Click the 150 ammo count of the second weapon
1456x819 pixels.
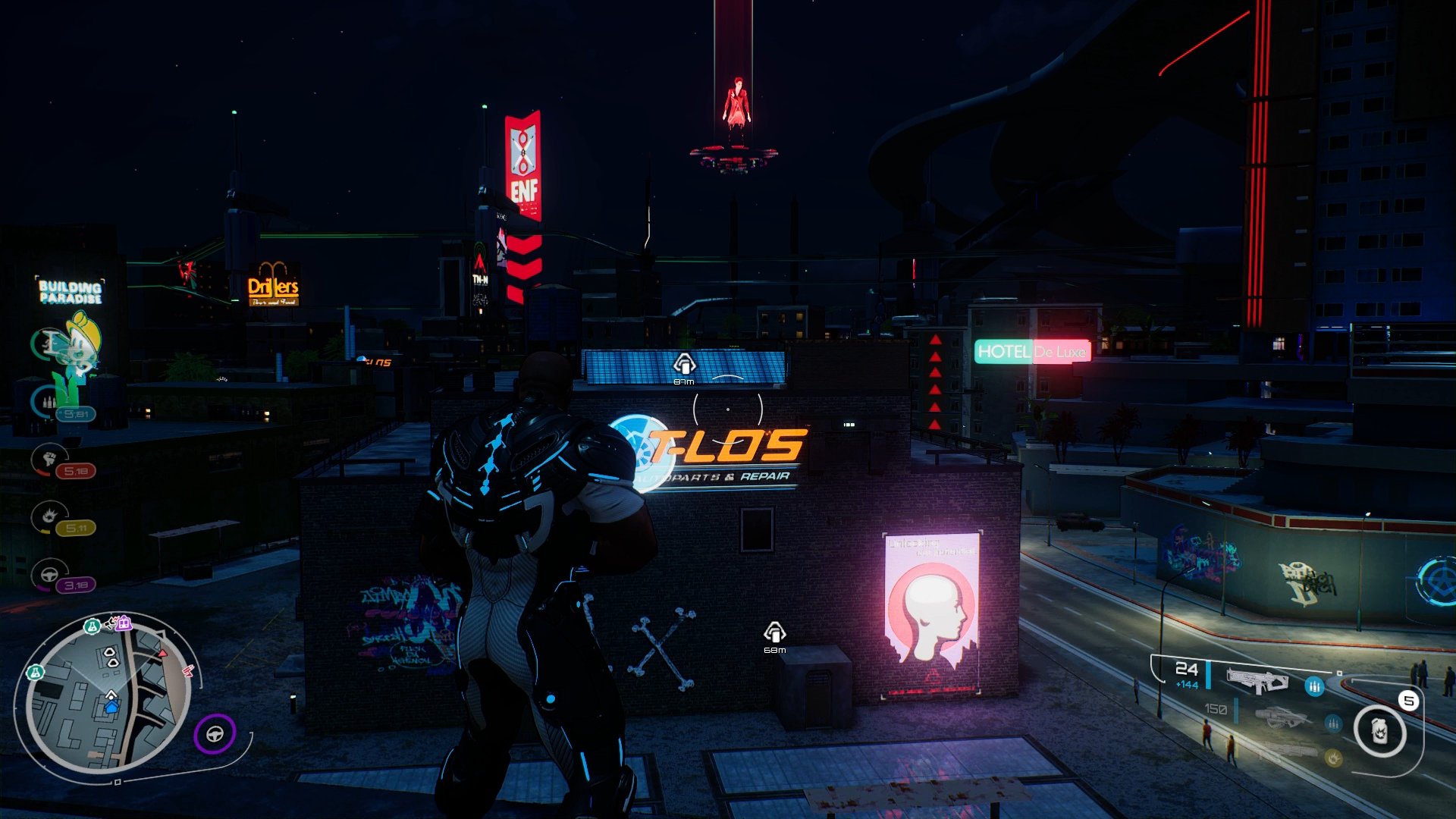pyautogui.click(x=1216, y=709)
